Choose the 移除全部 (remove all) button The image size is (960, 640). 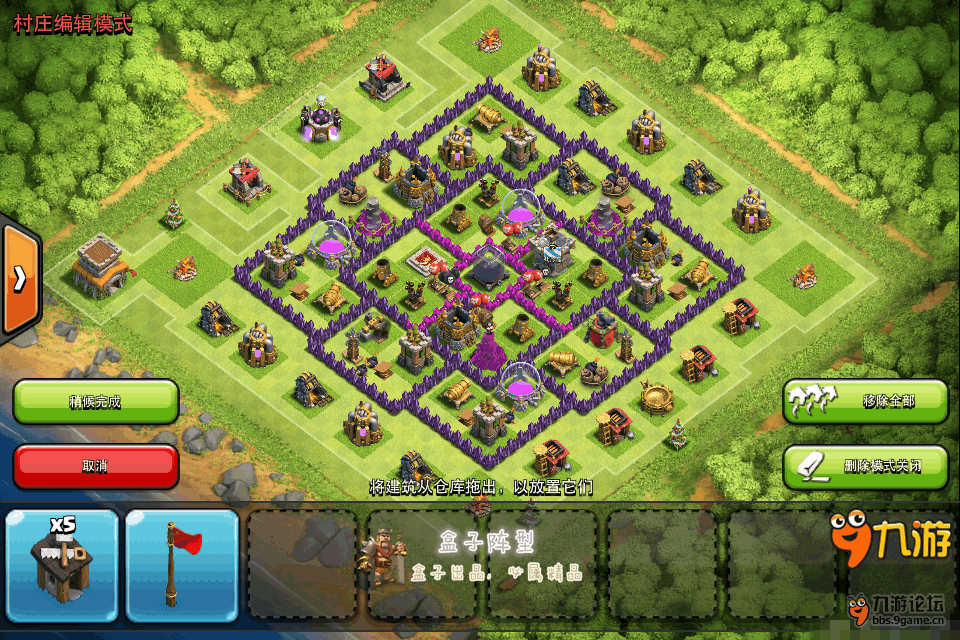pyautogui.click(x=865, y=401)
